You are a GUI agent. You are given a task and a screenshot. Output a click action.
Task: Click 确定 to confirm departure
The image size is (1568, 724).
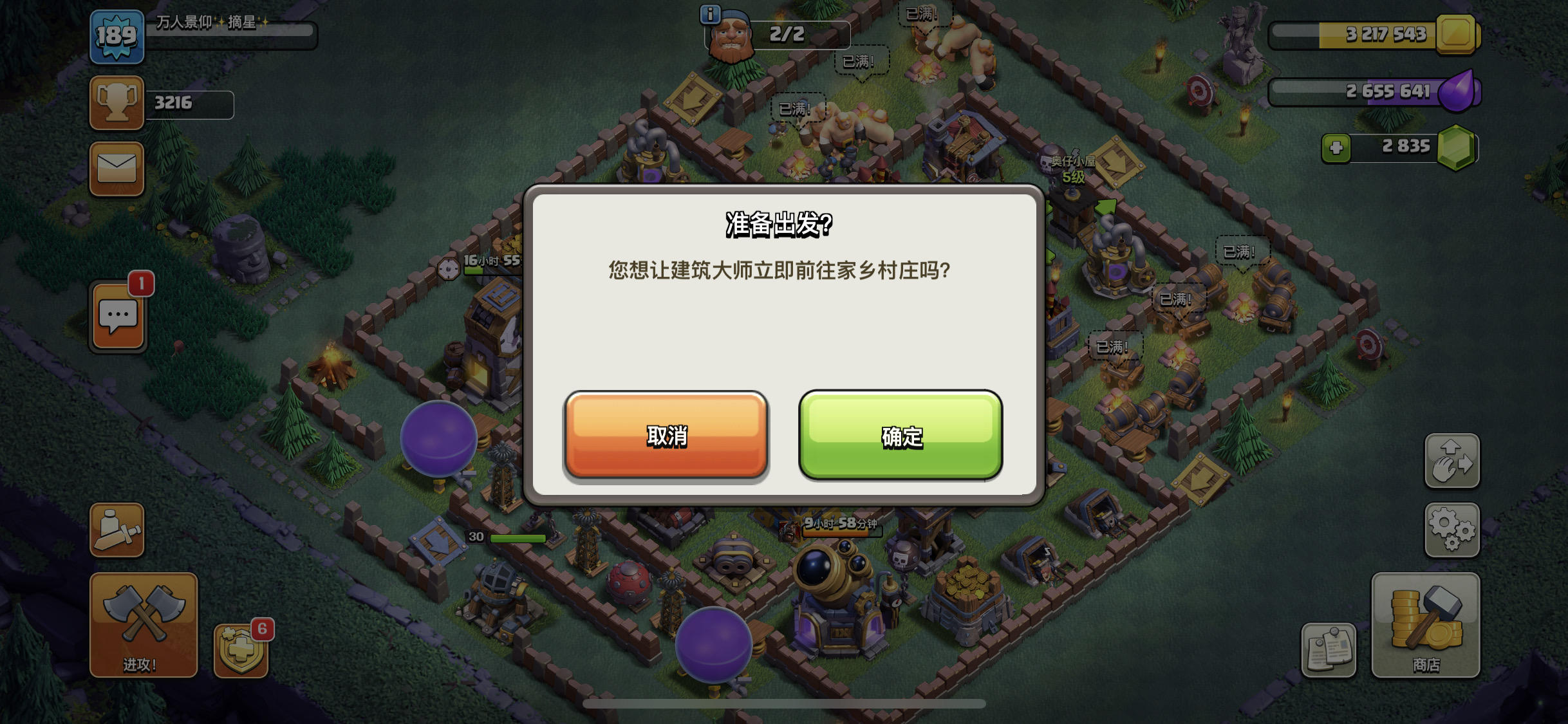click(x=900, y=436)
